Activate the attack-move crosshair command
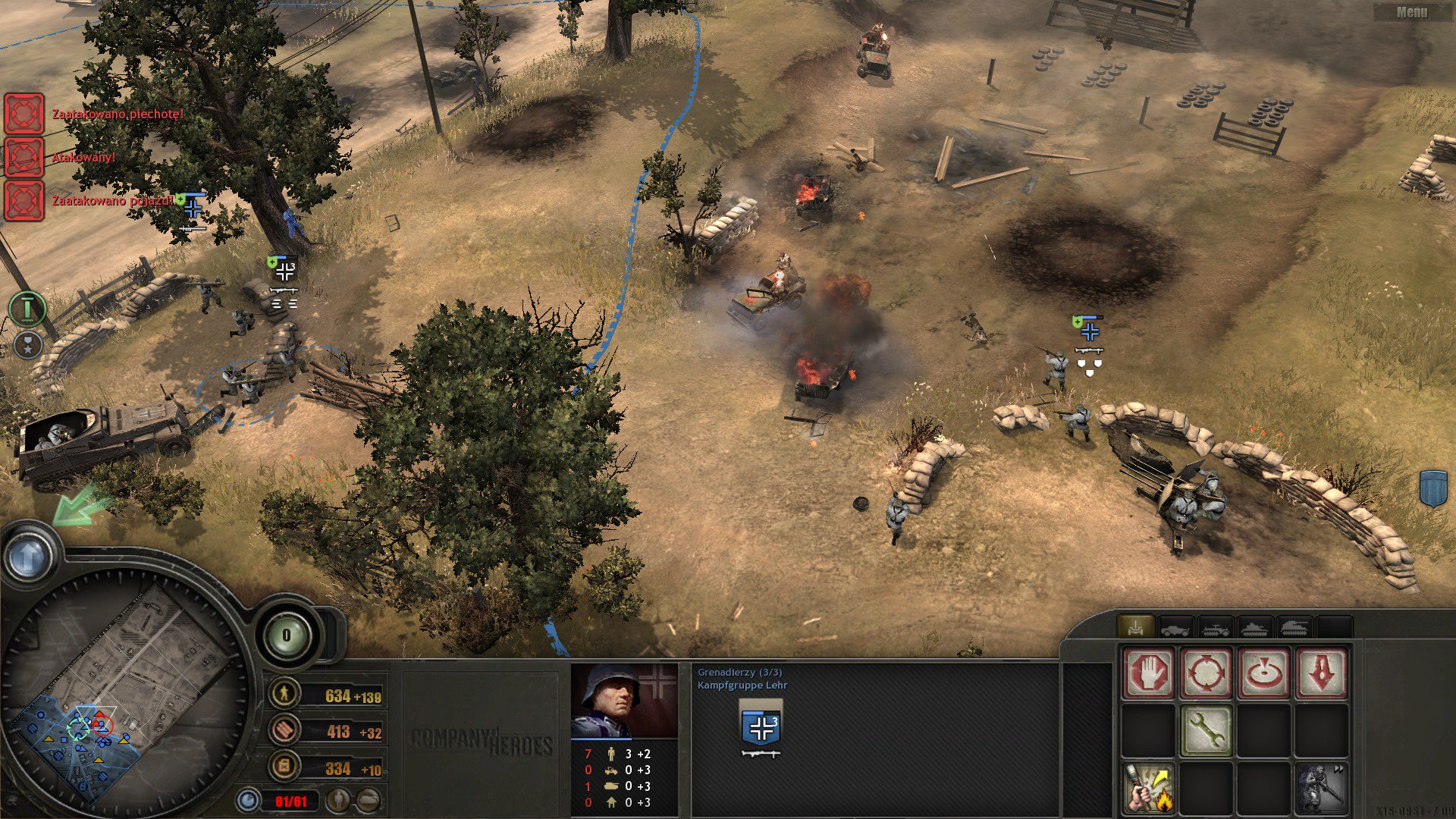The height and width of the screenshot is (819, 1456). [1205, 672]
